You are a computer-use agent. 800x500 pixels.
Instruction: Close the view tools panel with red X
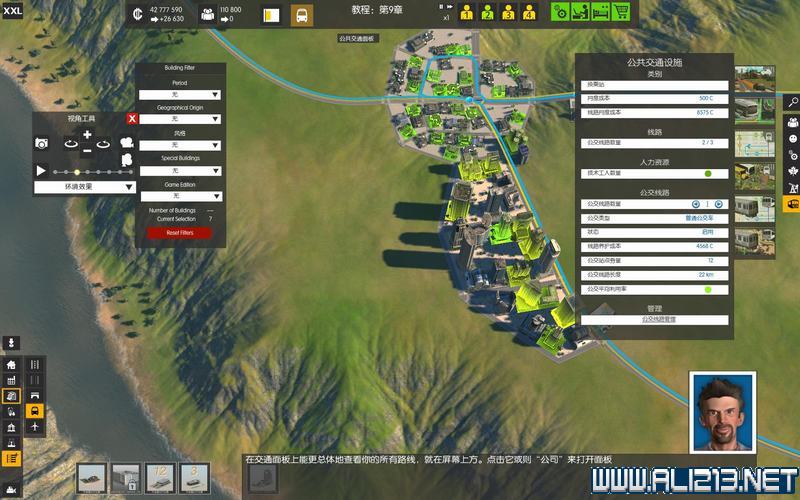click(132, 119)
